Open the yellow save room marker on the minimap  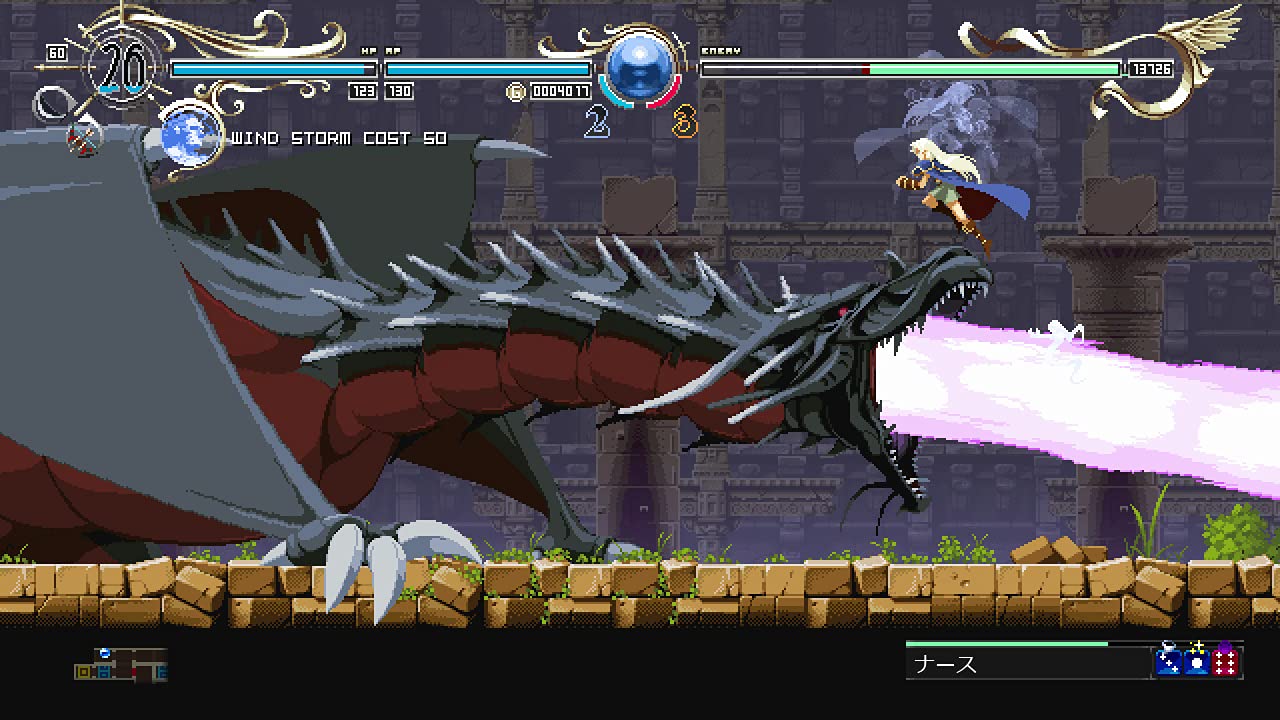click(83, 672)
